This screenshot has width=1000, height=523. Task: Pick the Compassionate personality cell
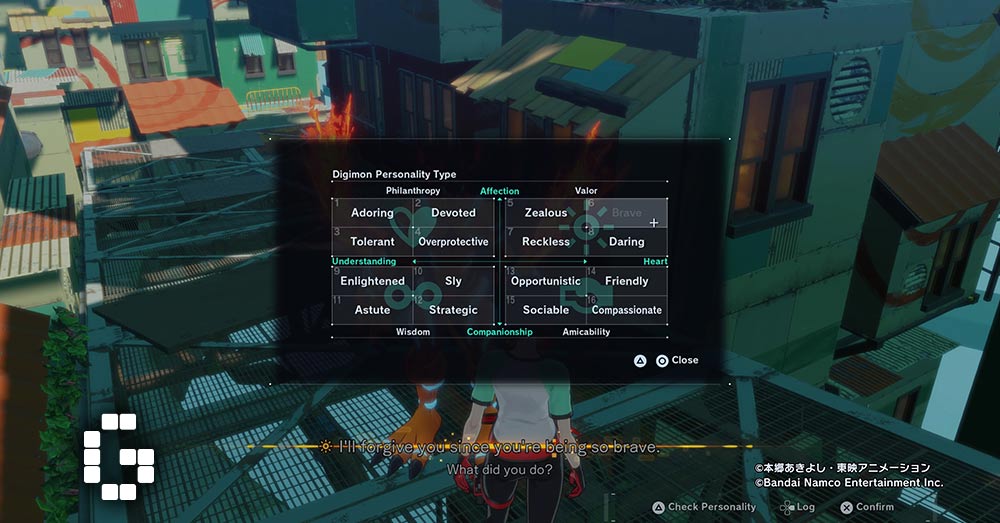tap(627, 310)
